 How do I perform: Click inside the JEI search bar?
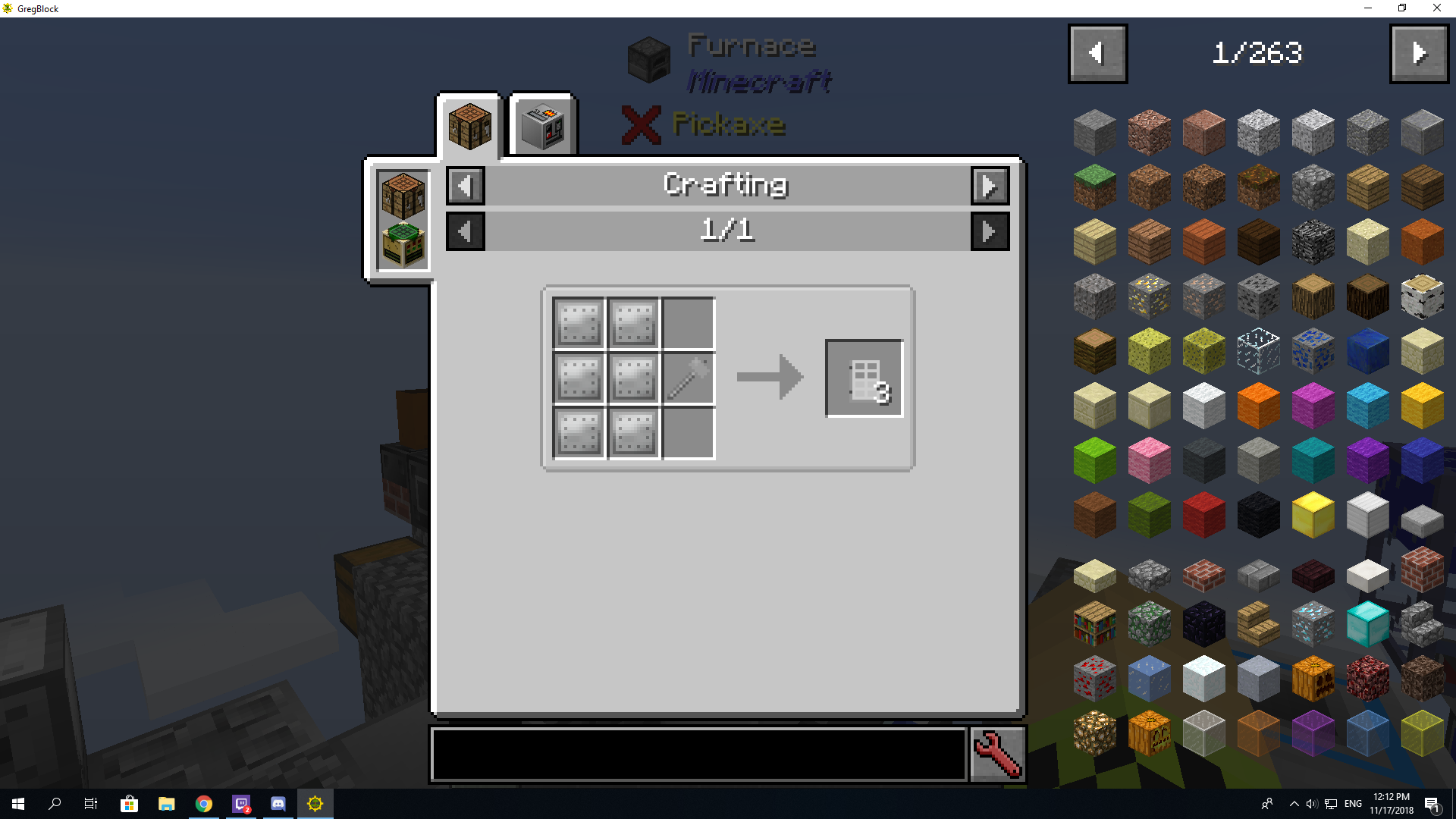pos(698,755)
